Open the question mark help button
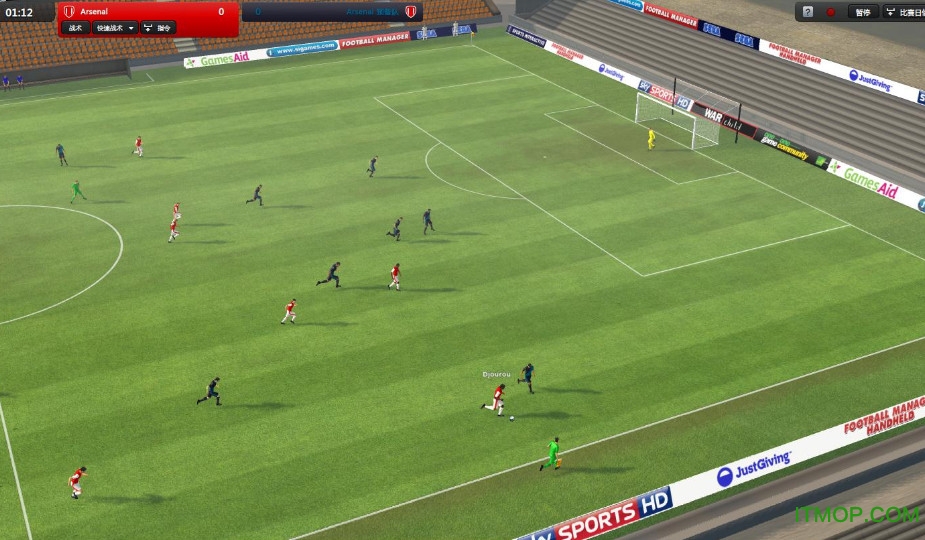The image size is (925, 540). pos(807,12)
